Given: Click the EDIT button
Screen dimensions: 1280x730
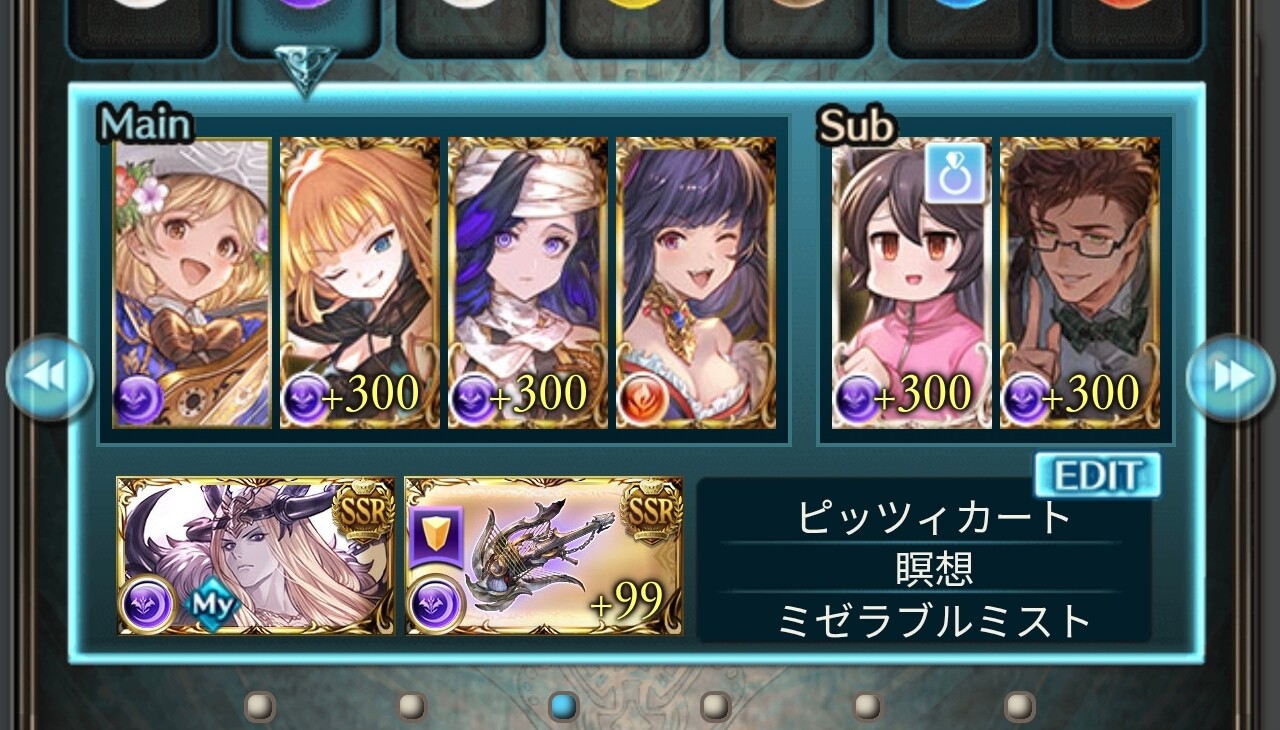Looking at the screenshot, I should coord(1097,475).
